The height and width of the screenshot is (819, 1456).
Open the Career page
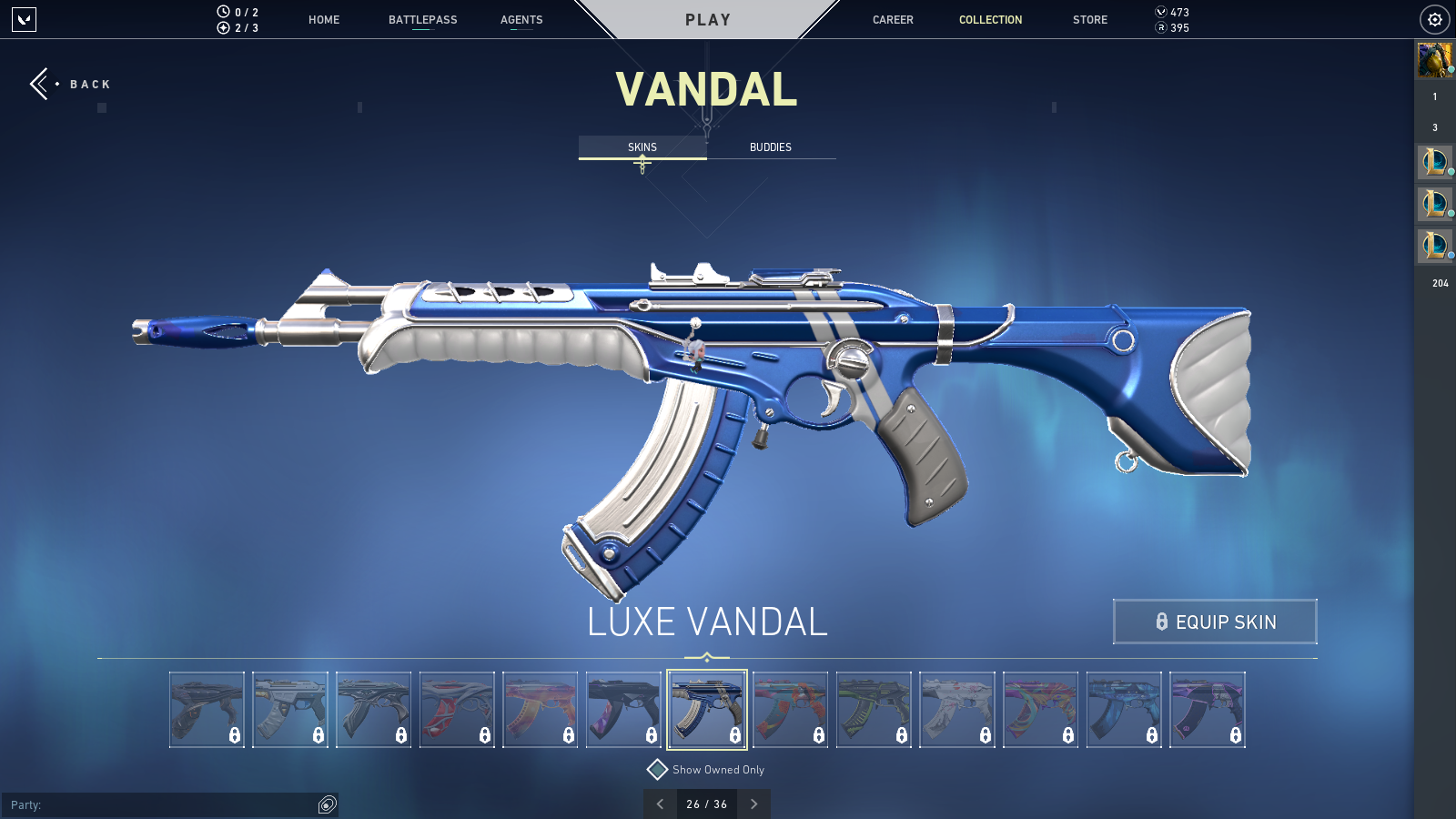pyautogui.click(x=893, y=20)
